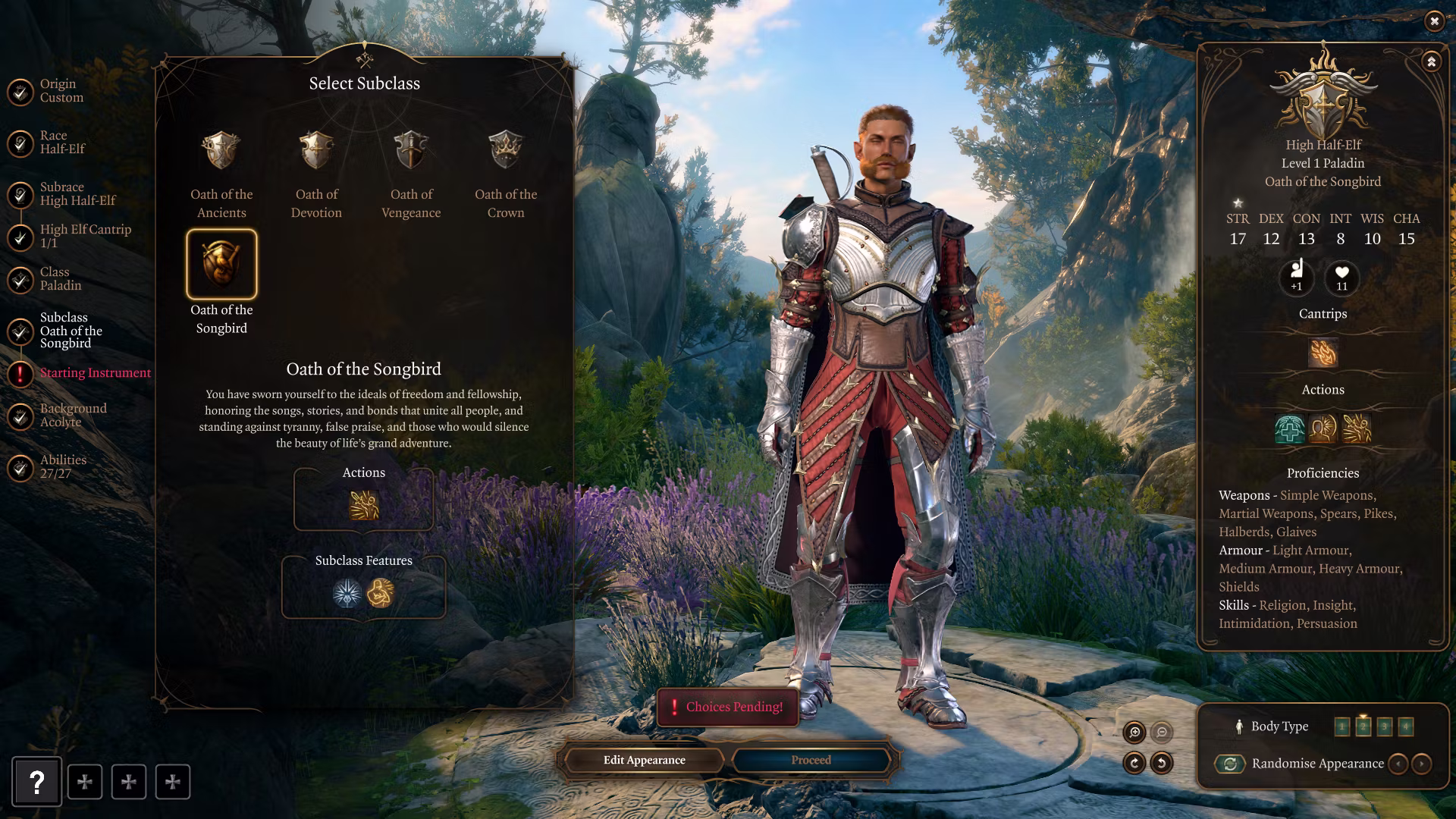Go to the Race step
Viewport: 1456px width, 819px height.
[x=62, y=143]
